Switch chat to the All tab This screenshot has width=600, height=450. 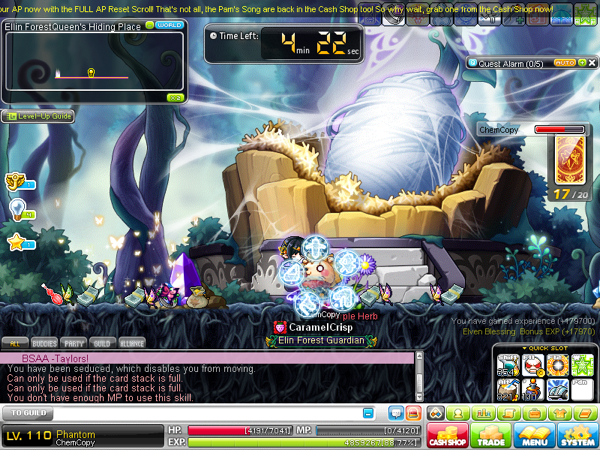pos(15,342)
